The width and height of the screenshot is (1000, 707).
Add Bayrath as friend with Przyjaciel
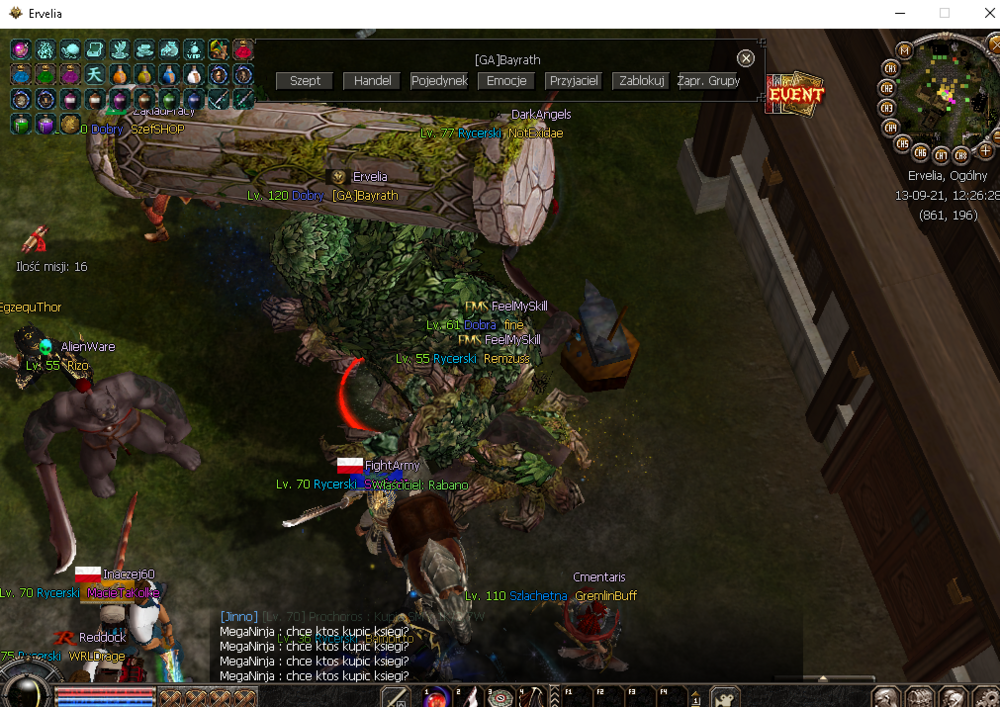tap(573, 81)
